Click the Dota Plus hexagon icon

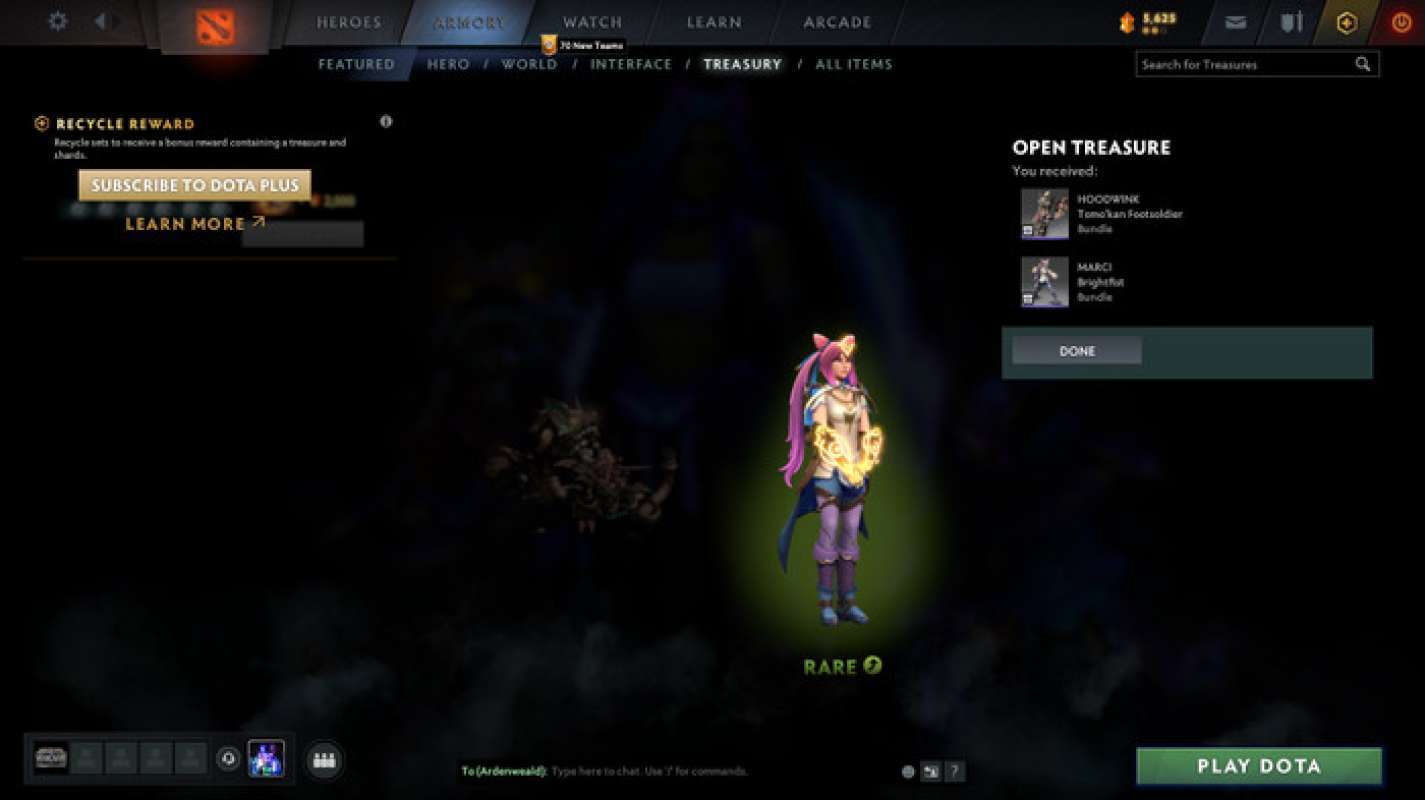pyautogui.click(x=1345, y=21)
